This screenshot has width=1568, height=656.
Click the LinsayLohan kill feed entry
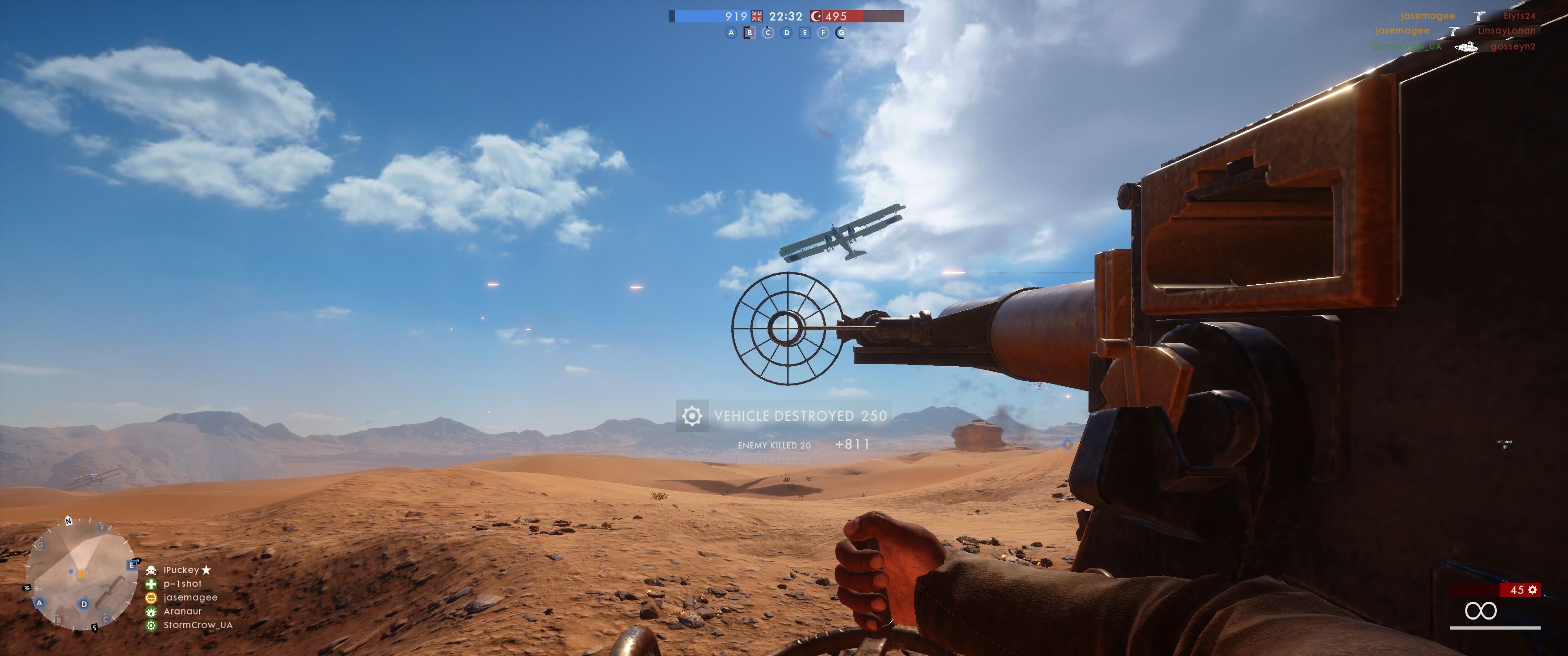coord(1506,31)
